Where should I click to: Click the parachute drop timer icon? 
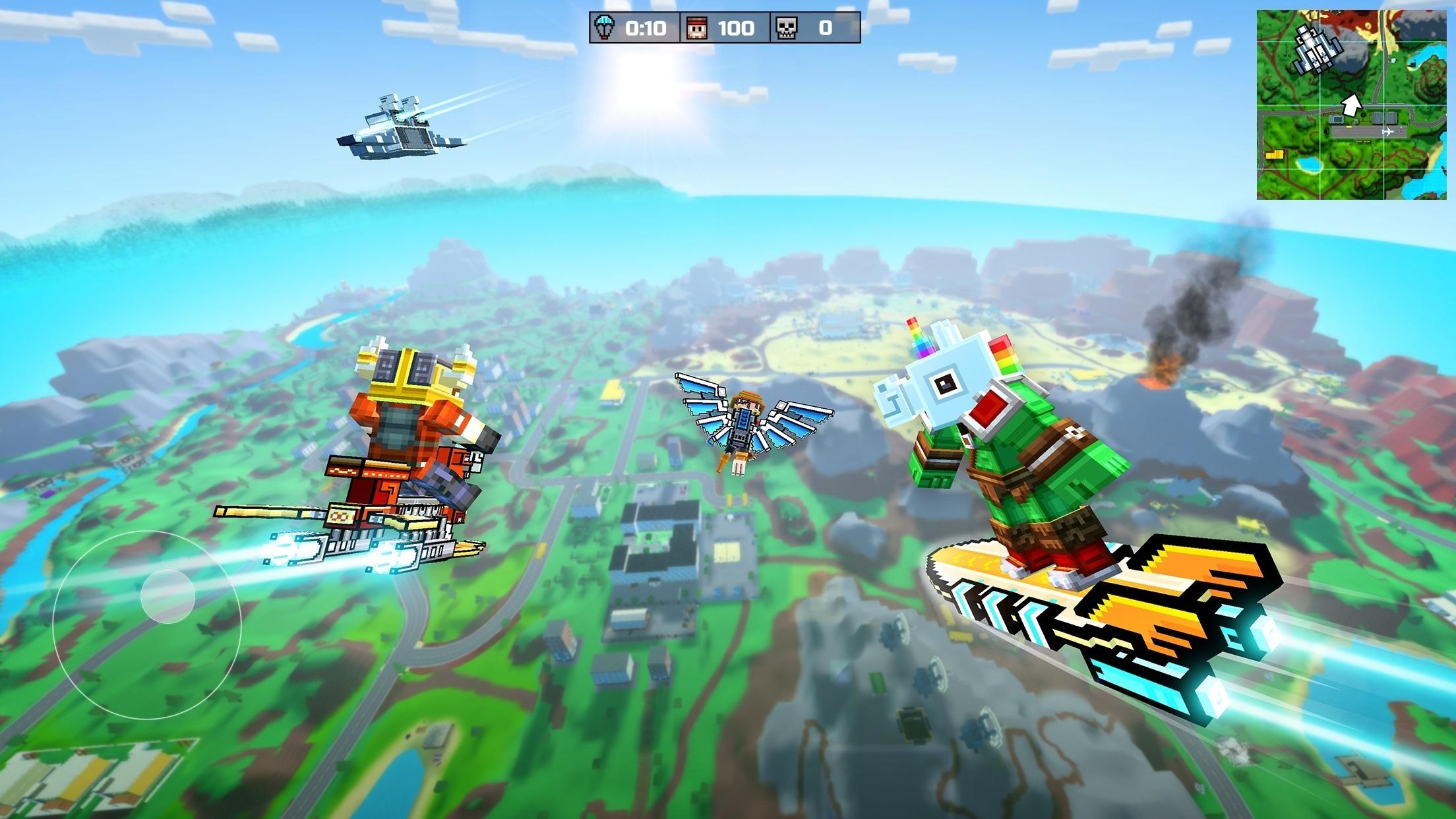click(x=603, y=28)
